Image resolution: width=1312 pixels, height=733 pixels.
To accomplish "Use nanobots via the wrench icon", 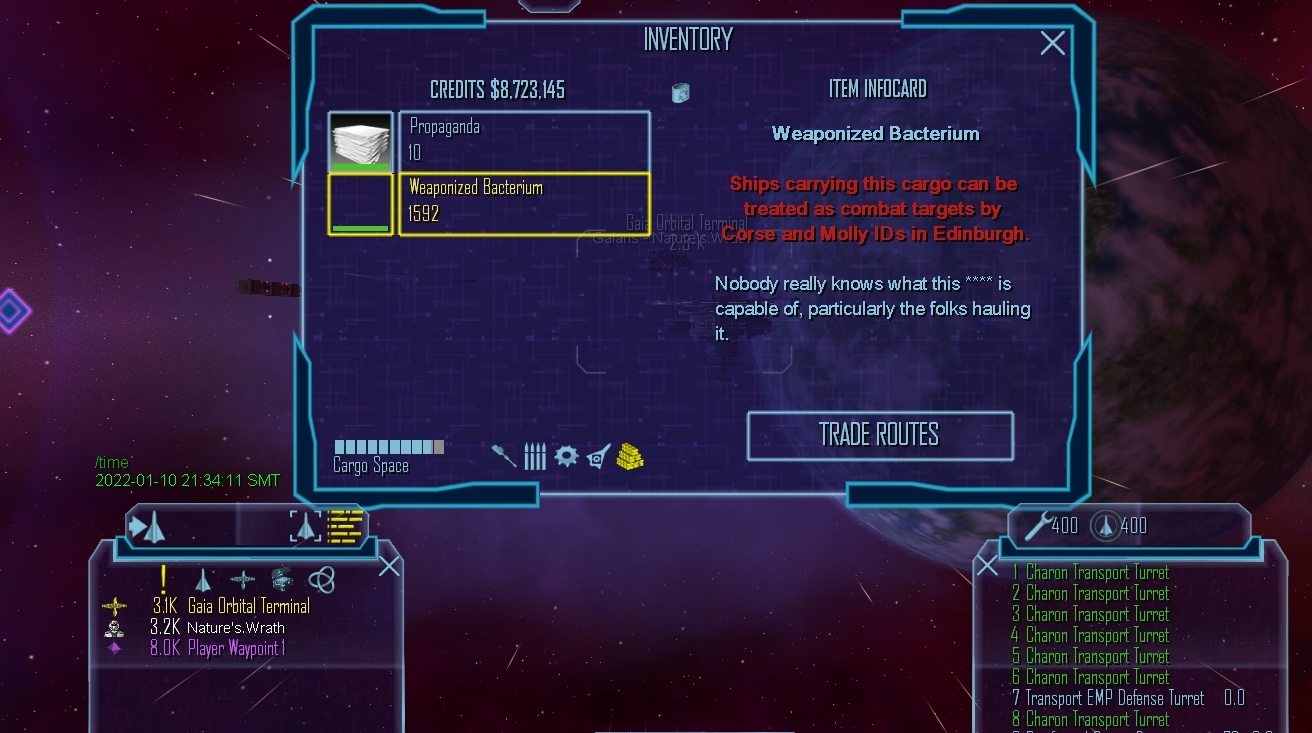I will 1037,525.
